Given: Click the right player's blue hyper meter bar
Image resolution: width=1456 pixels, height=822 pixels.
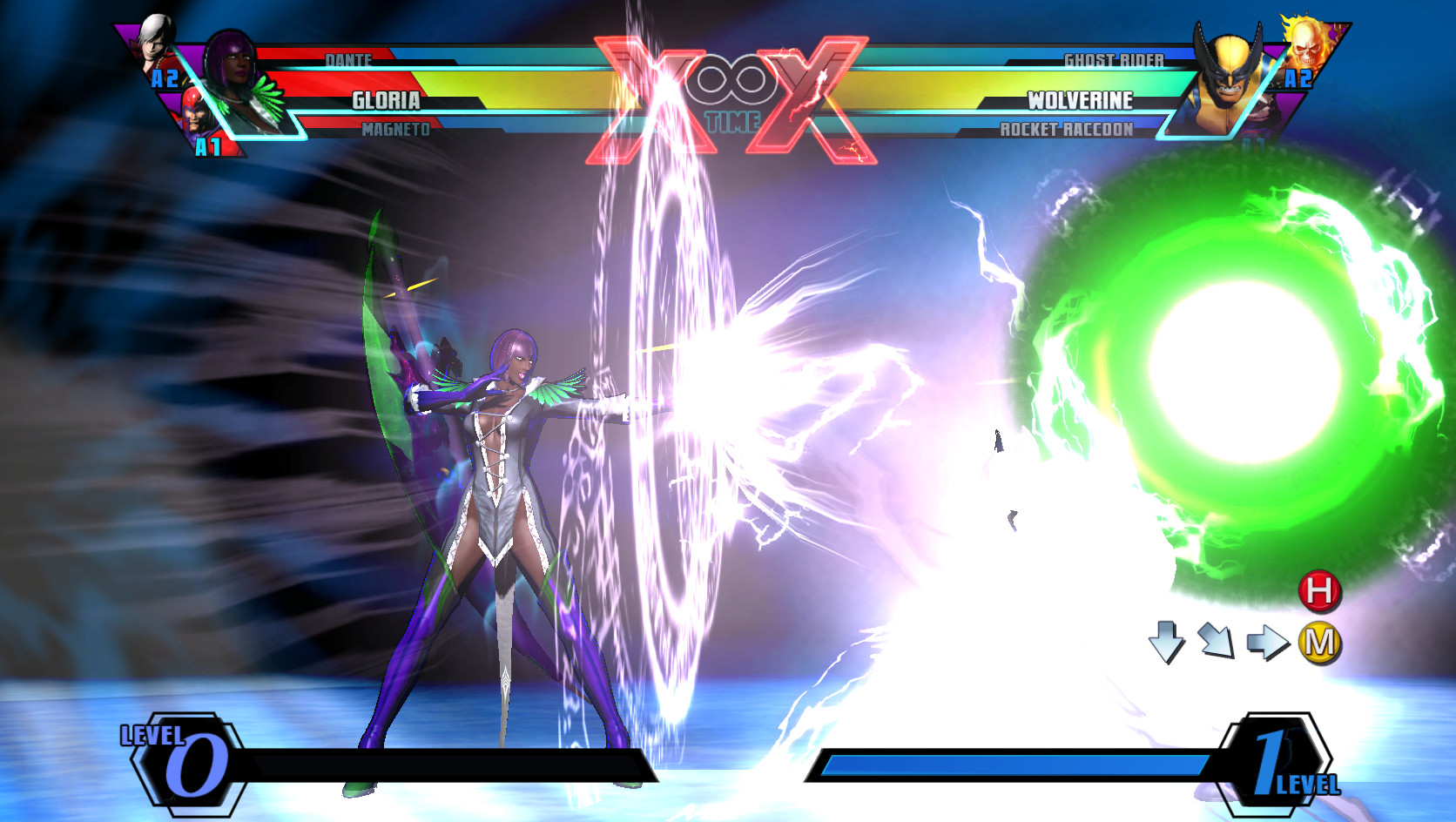Looking at the screenshot, I should click(1010, 765).
